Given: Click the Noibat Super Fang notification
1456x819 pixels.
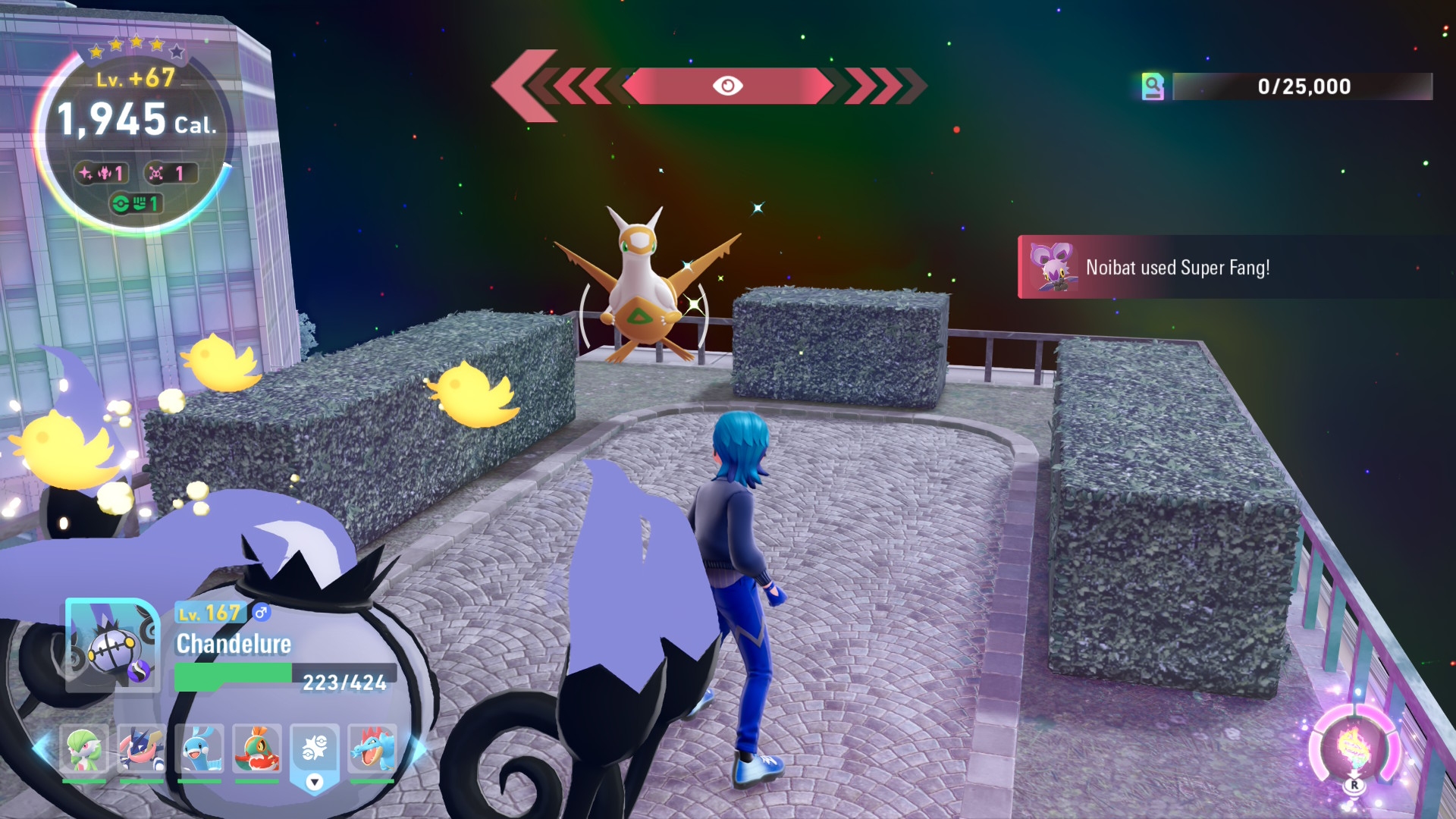Looking at the screenshot, I should 1177,268.
